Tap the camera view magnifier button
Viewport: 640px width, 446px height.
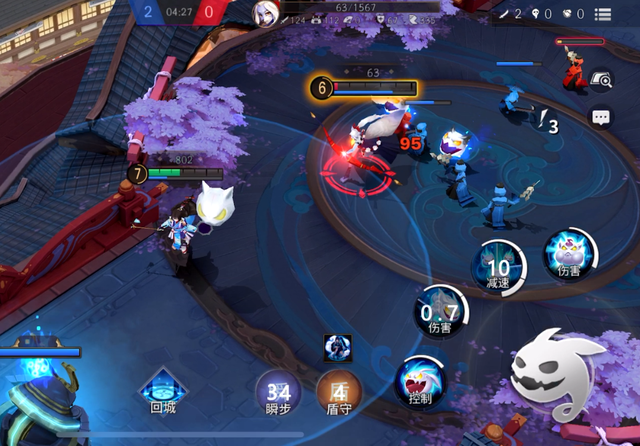600,81
